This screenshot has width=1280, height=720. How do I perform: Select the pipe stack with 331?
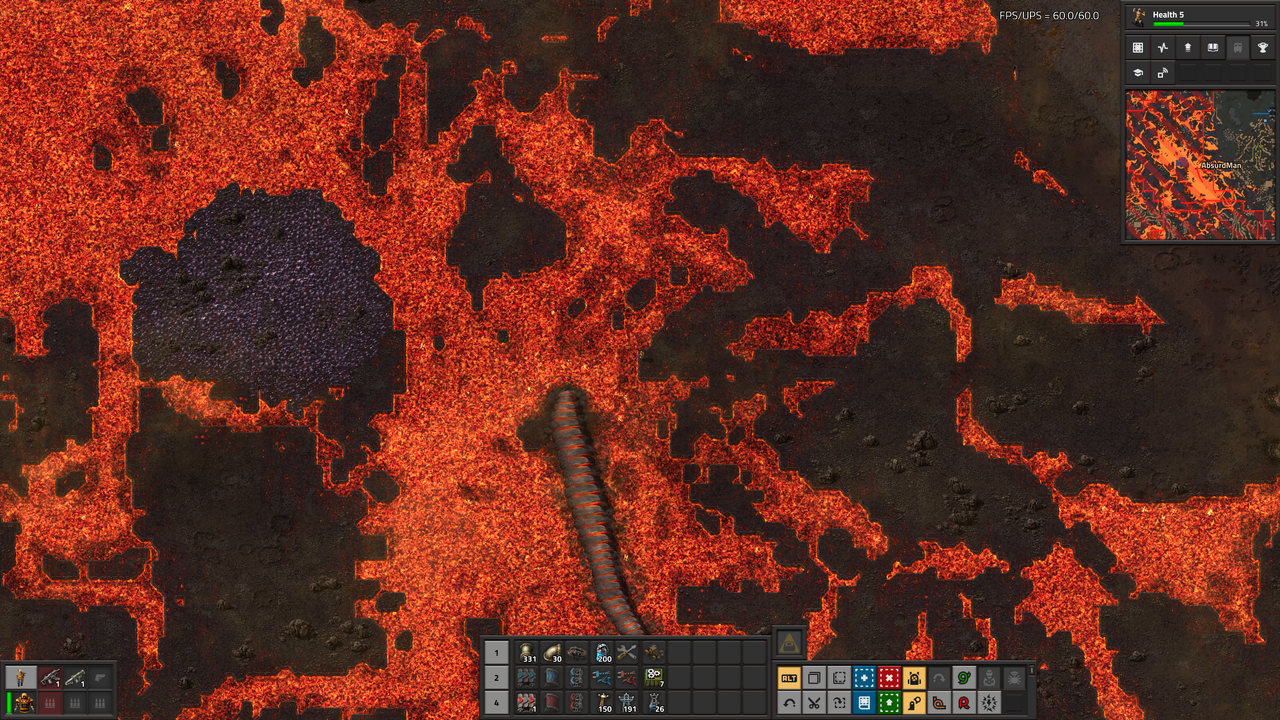(526, 653)
